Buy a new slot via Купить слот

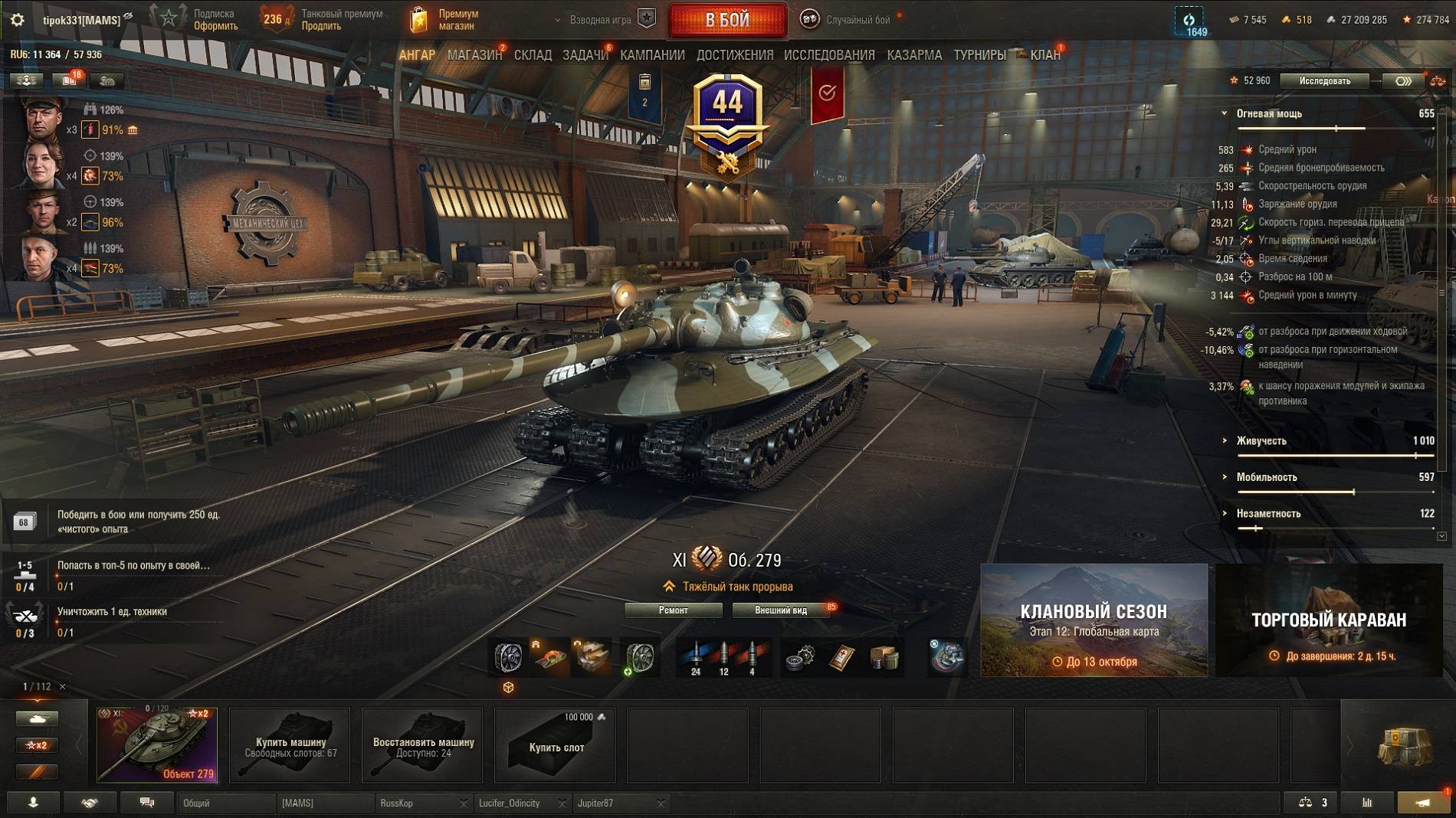tap(556, 745)
